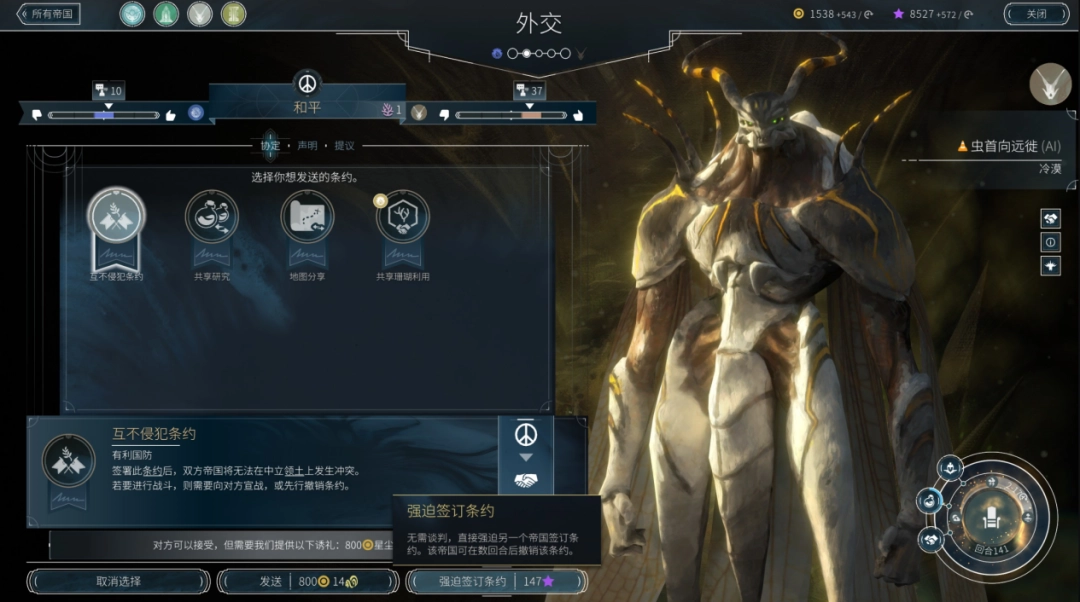Viewport: 1080px width, 602px height.
Task: Open the info icon beside the portrait
Action: pos(1051,242)
